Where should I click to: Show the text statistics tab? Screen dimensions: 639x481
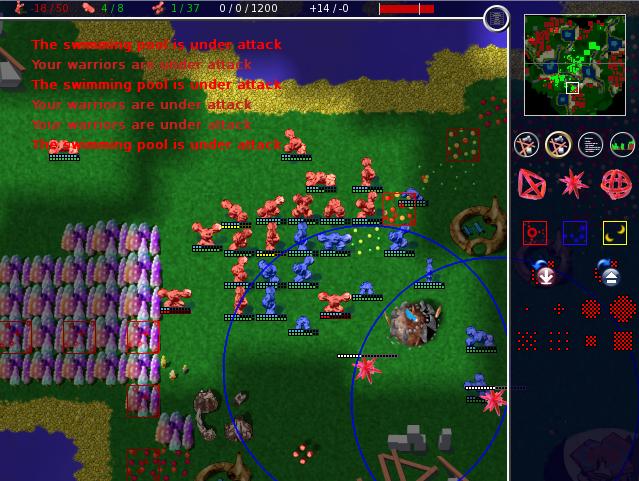590,144
